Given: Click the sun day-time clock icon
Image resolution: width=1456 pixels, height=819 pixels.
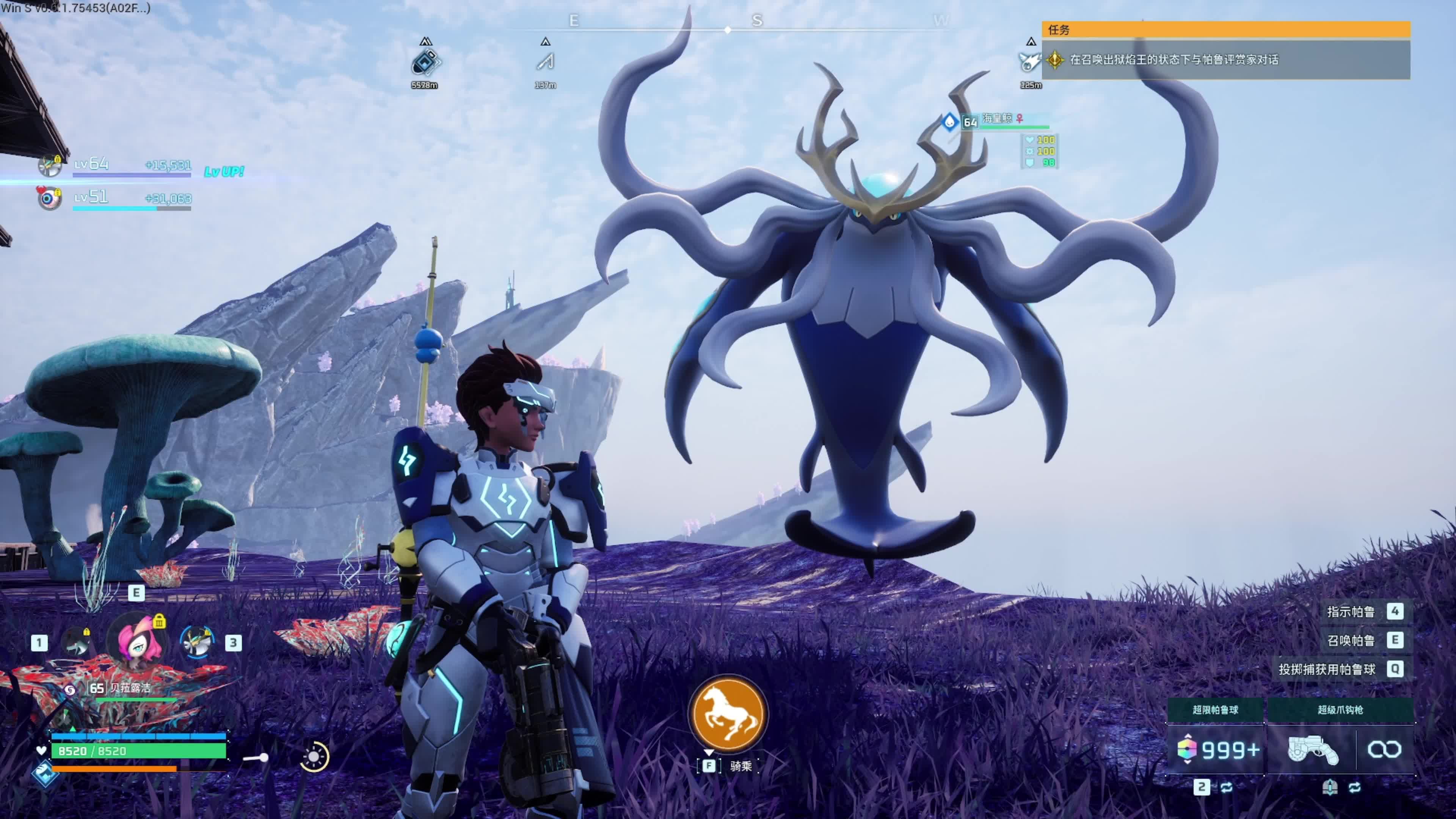Looking at the screenshot, I should [x=314, y=756].
